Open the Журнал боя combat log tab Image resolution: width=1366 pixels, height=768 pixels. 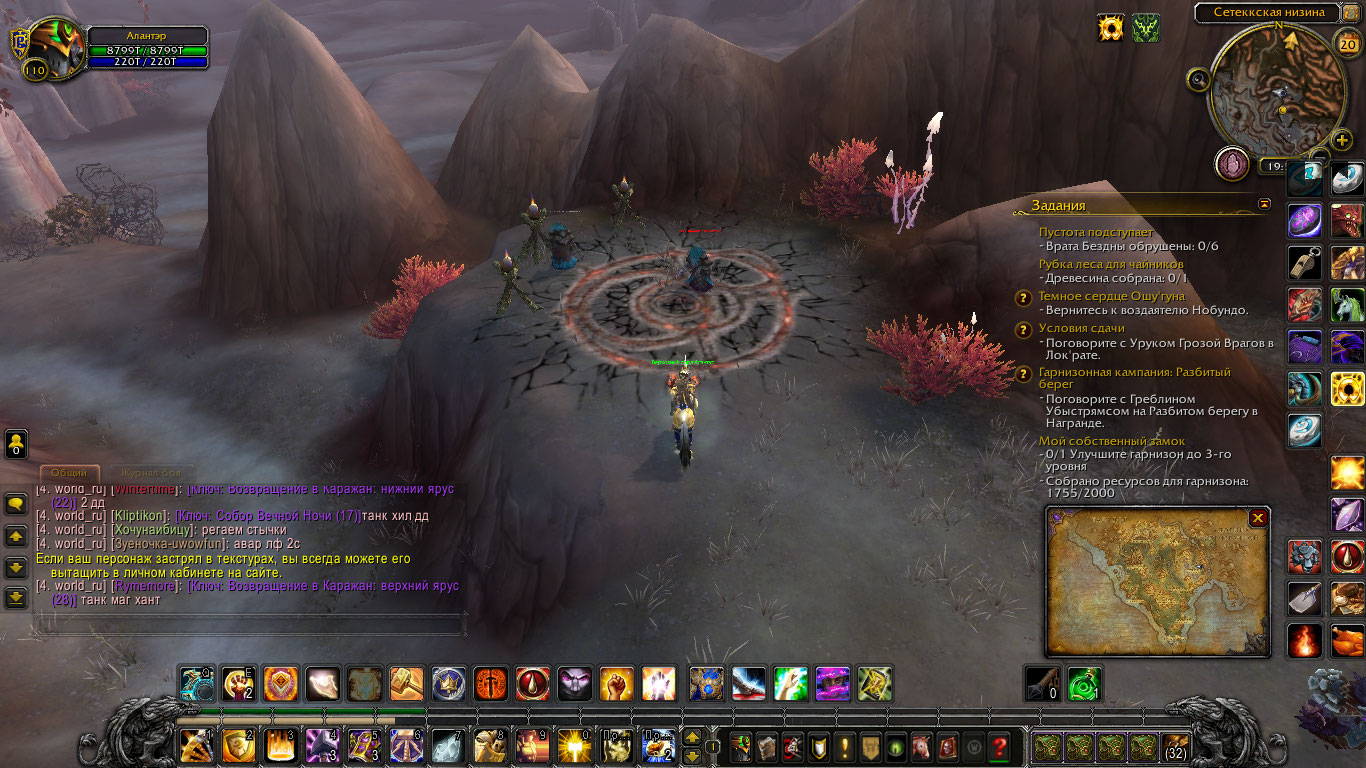pyautogui.click(x=152, y=473)
